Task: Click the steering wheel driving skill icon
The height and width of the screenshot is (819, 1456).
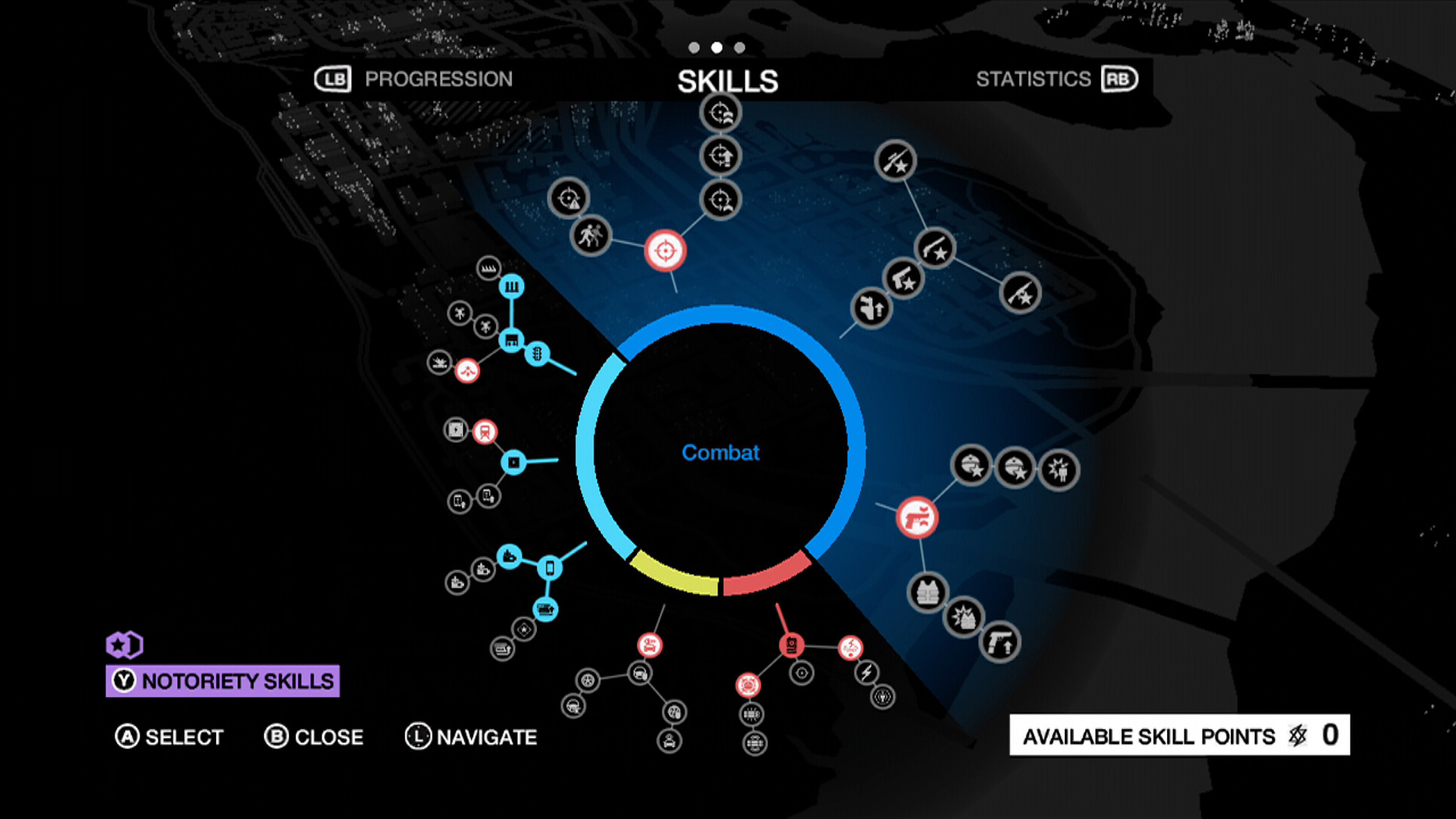Action: pyautogui.click(x=639, y=675)
